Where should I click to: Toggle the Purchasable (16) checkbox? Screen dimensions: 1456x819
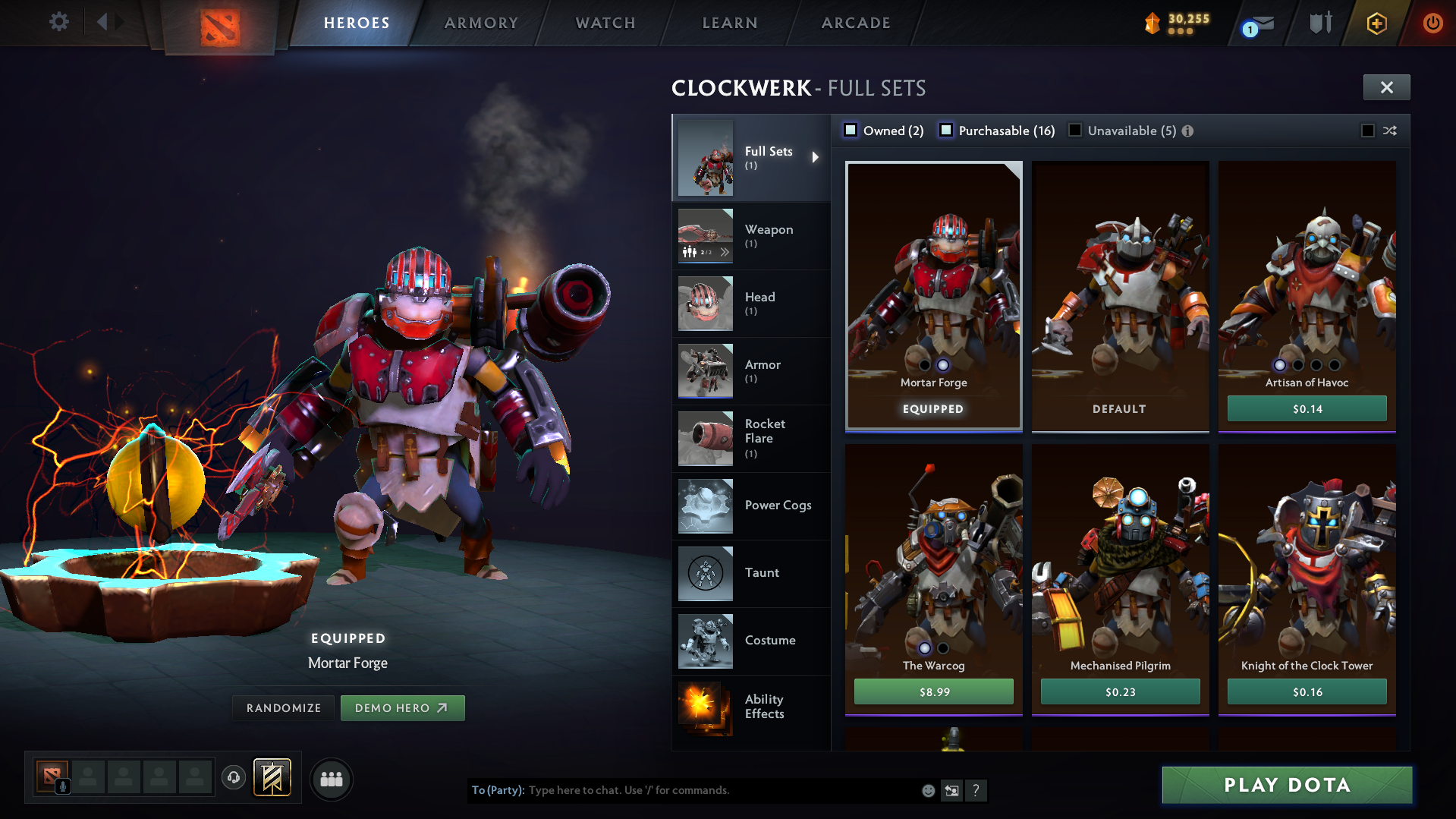[946, 131]
